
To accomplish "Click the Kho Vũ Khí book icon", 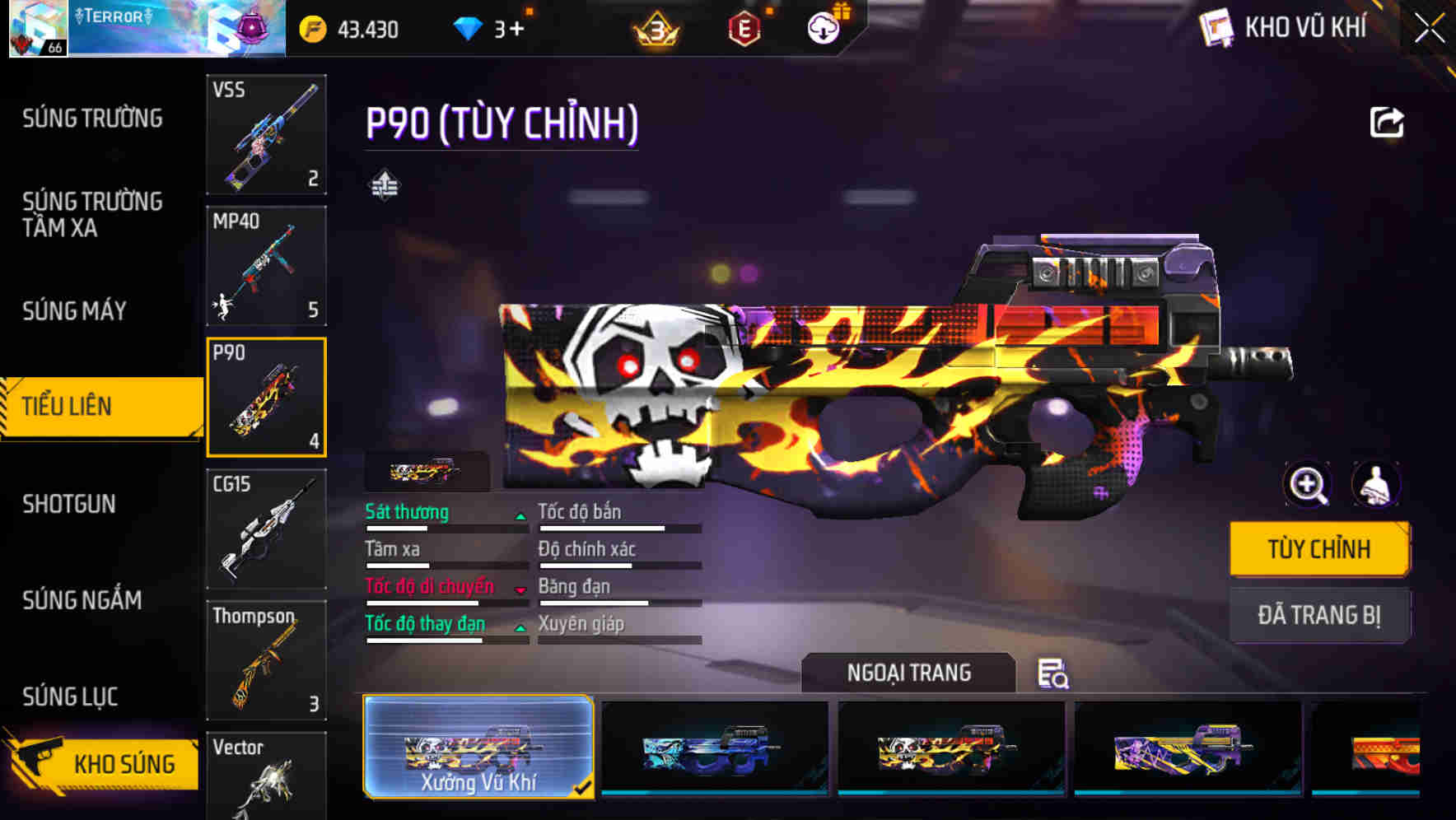I will click(x=1217, y=27).
